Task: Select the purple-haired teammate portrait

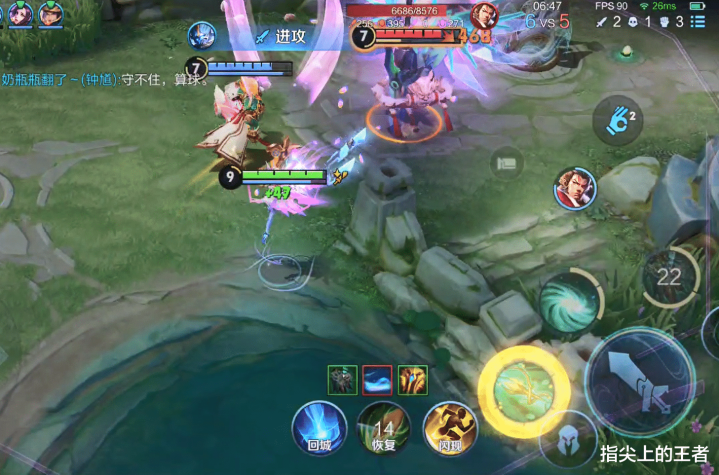Action: [x=18, y=13]
